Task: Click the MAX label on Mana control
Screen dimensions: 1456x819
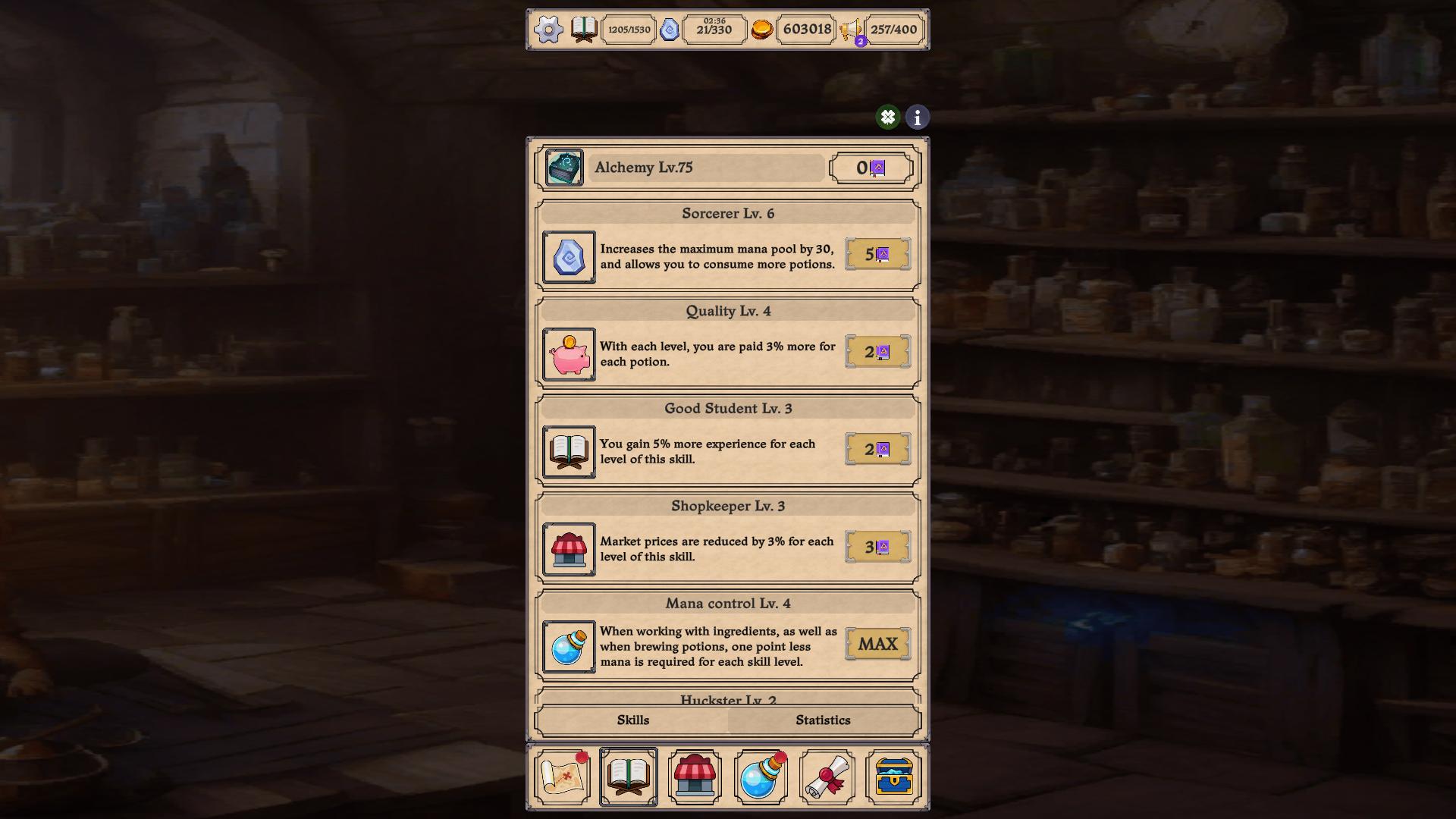Action: (877, 643)
